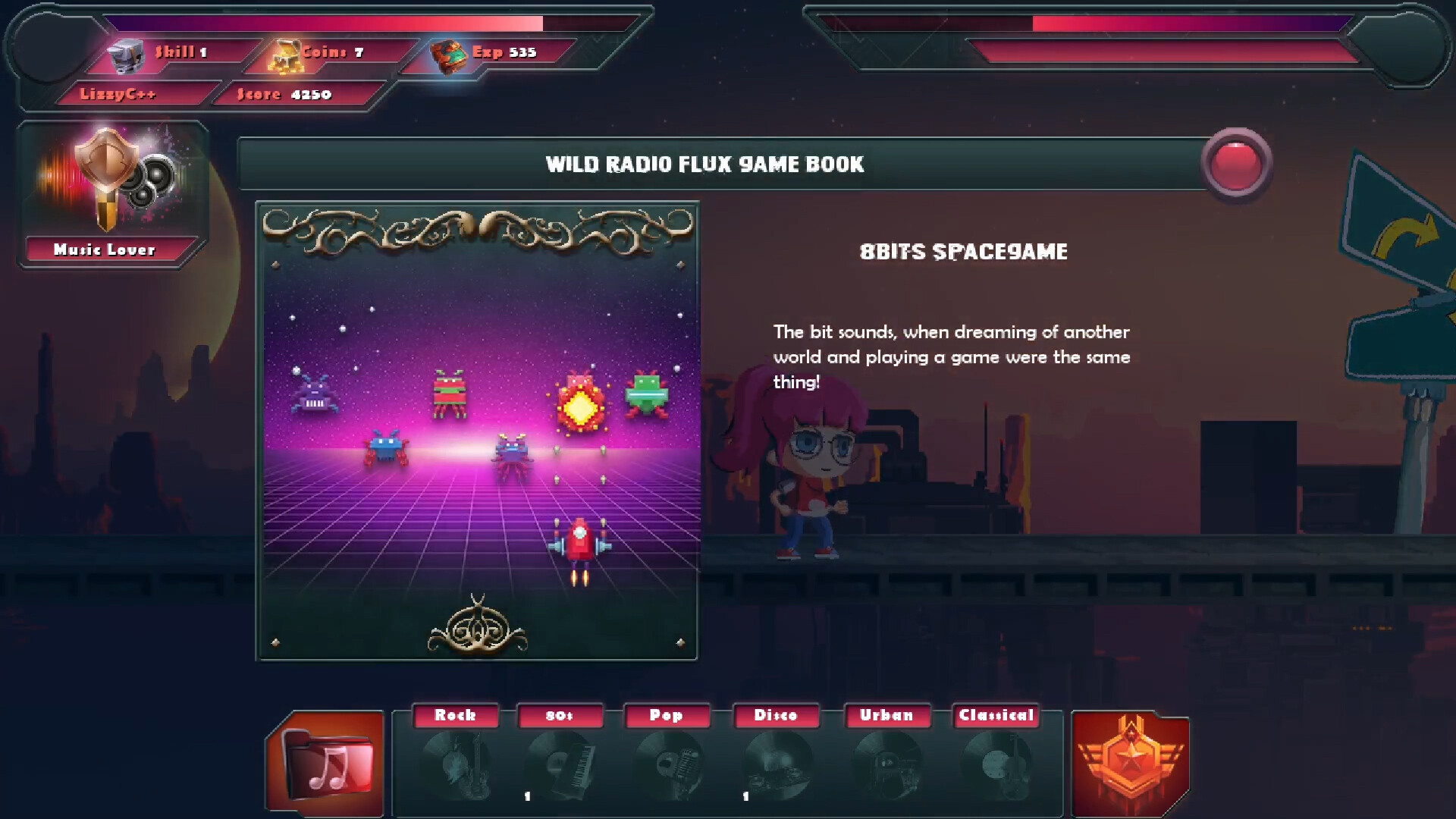Pick the Pop genre record
The height and width of the screenshot is (819, 1456).
point(667,763)
